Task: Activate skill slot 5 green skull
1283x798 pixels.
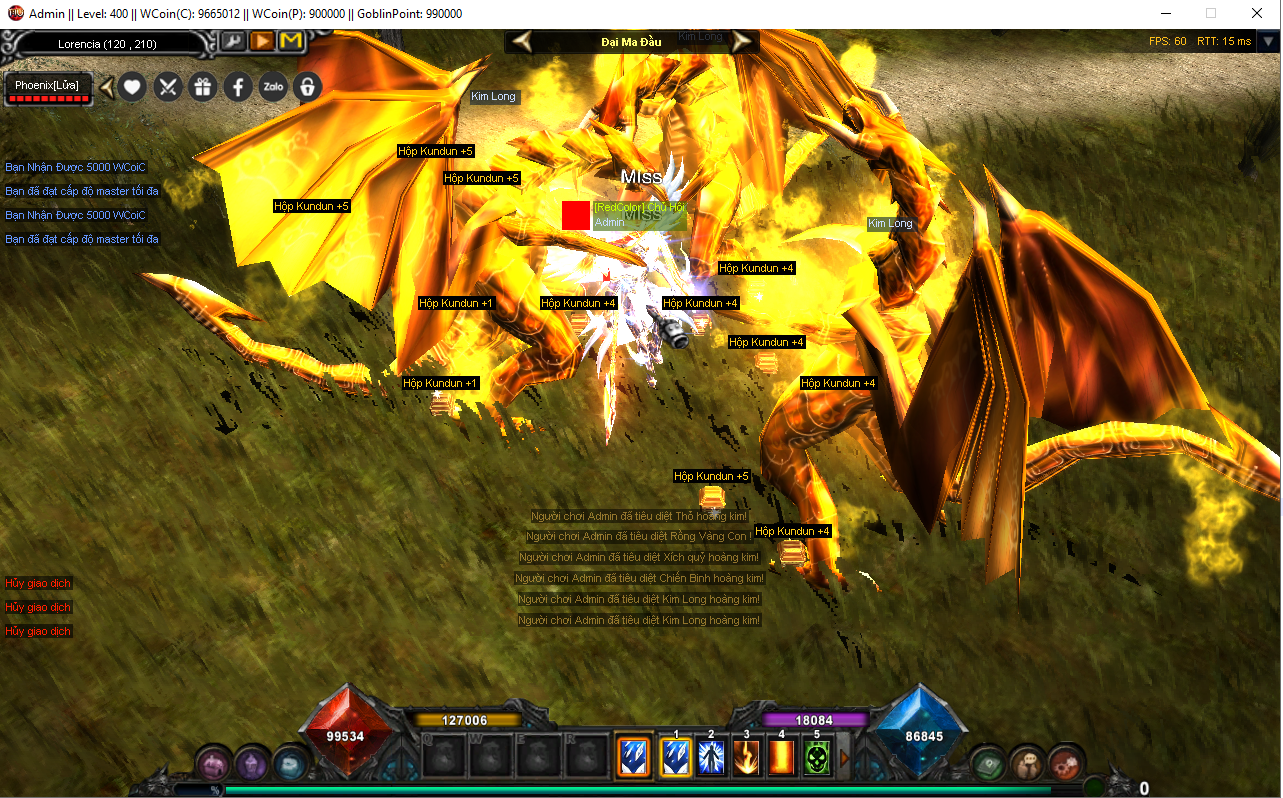Action: coord(817,757)
